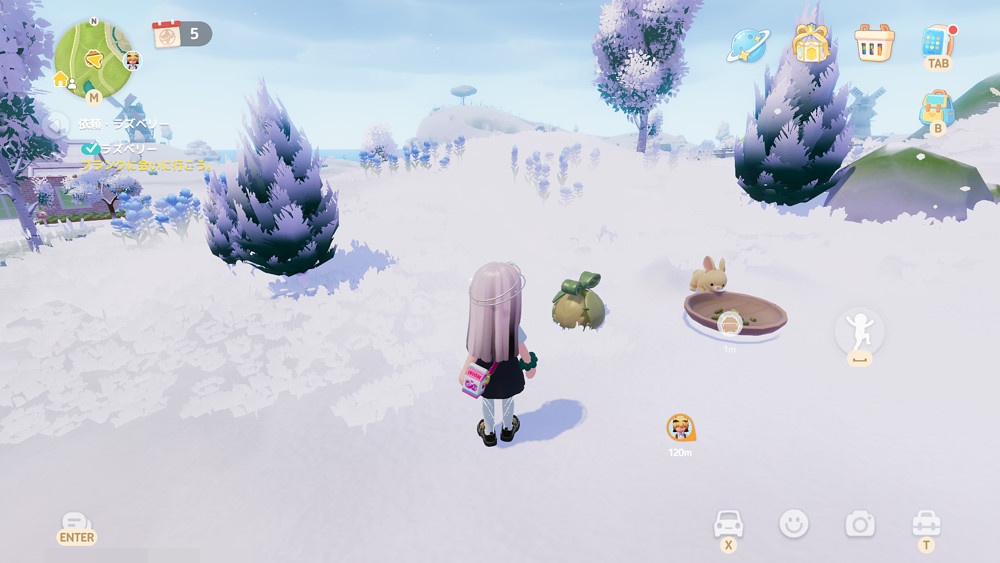
Task: Summon the car vehicle
Action: pyautogui.click(x=728, y=524)
